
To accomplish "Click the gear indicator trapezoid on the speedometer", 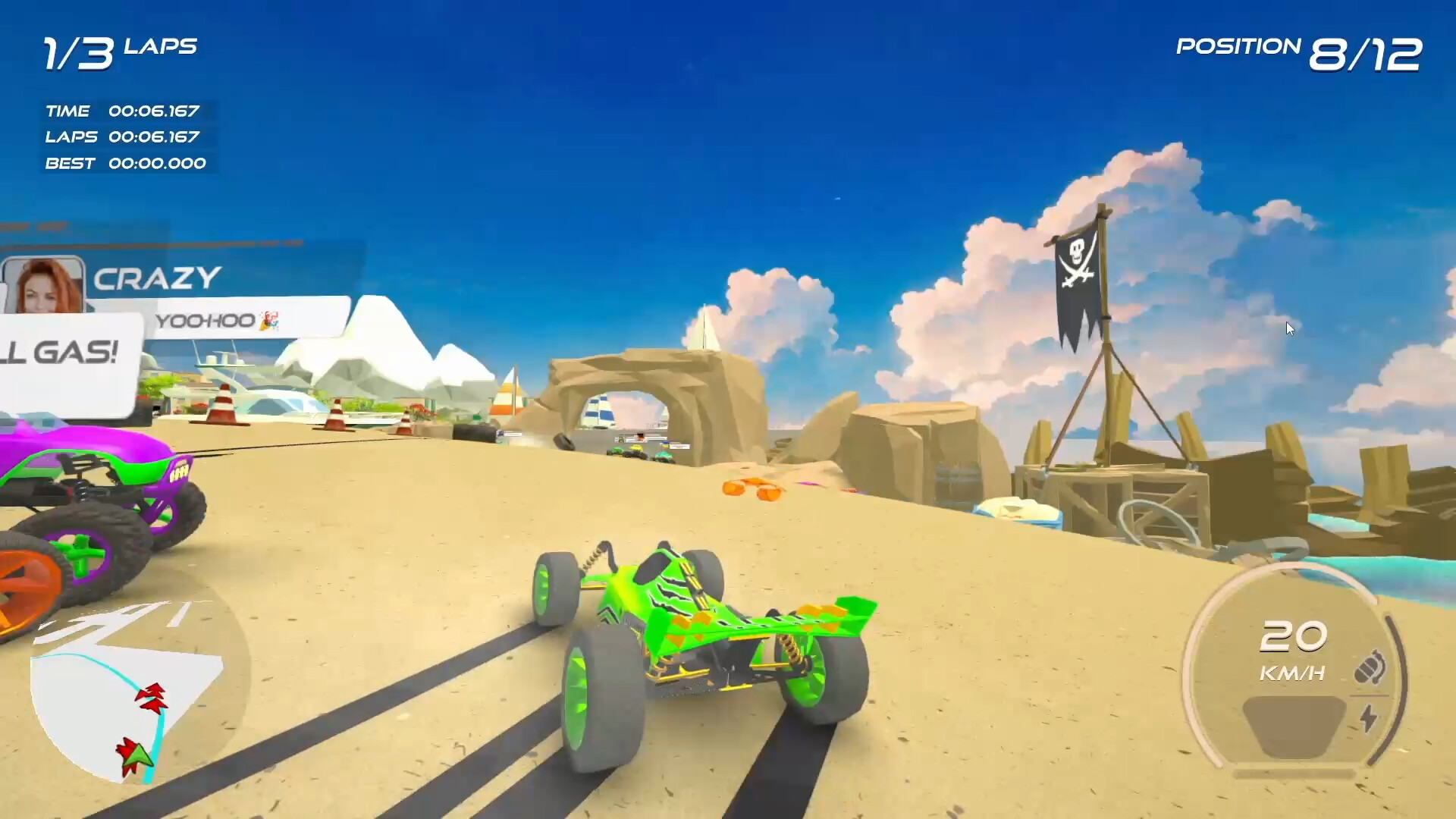I will [x=1293, y=728].
